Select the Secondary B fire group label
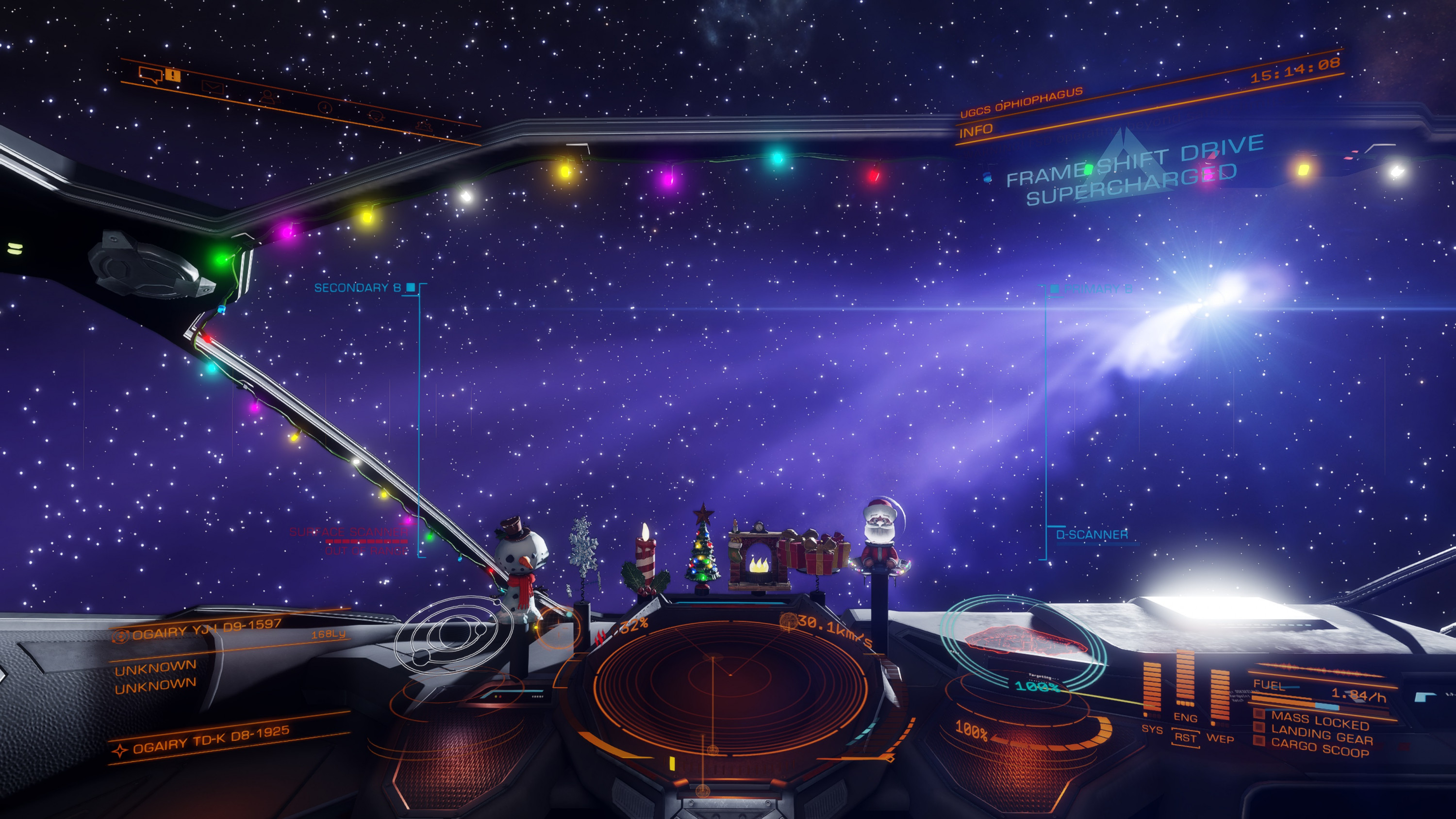The width and height of the screenshot is (1456, 819). [x=357, y=288]
